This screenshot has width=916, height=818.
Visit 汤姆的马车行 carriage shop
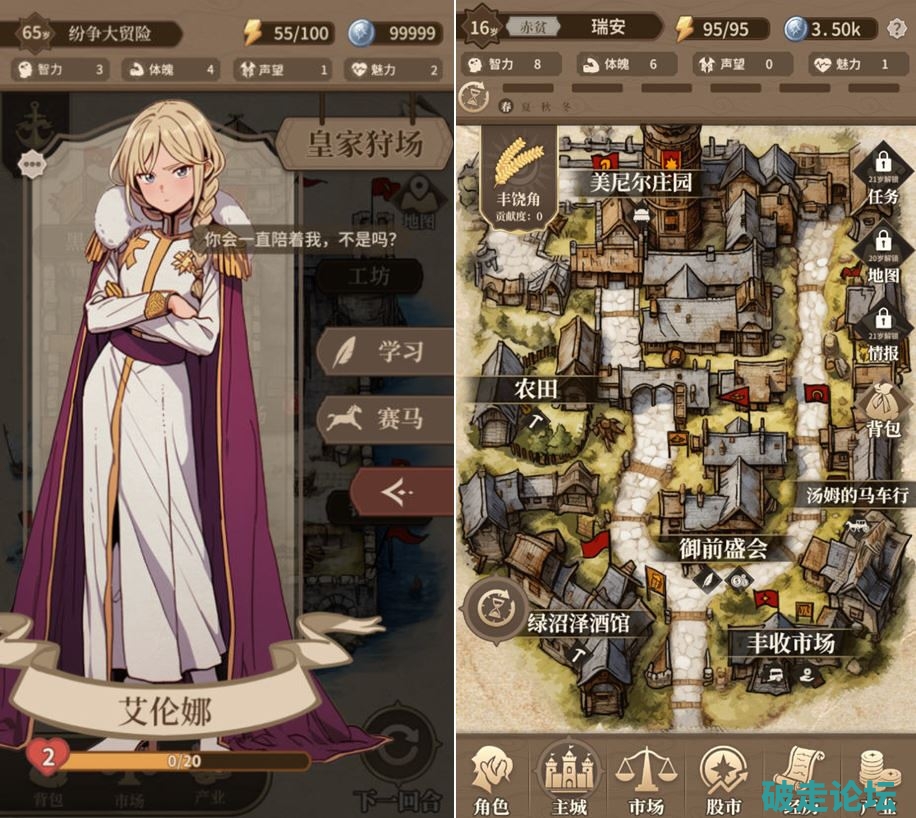857,494
